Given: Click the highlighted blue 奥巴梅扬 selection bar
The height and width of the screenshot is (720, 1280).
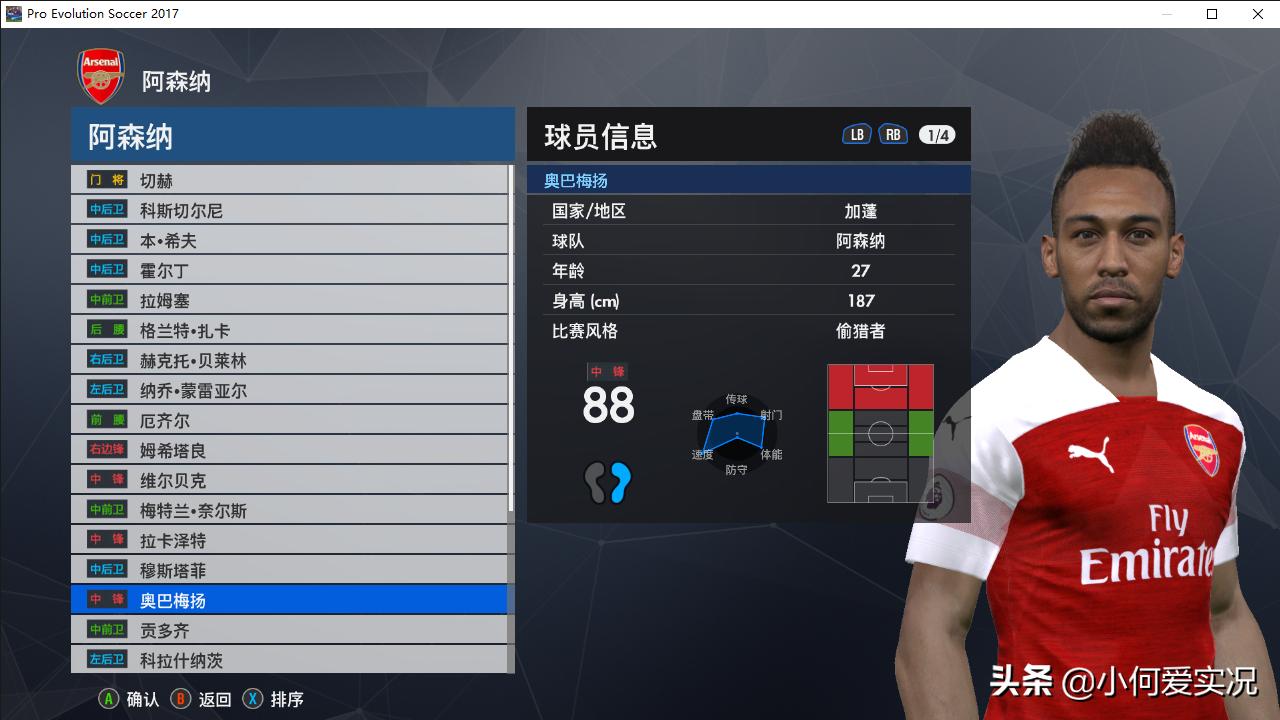Looking at the screenshot, I should (x=290, y=600).
